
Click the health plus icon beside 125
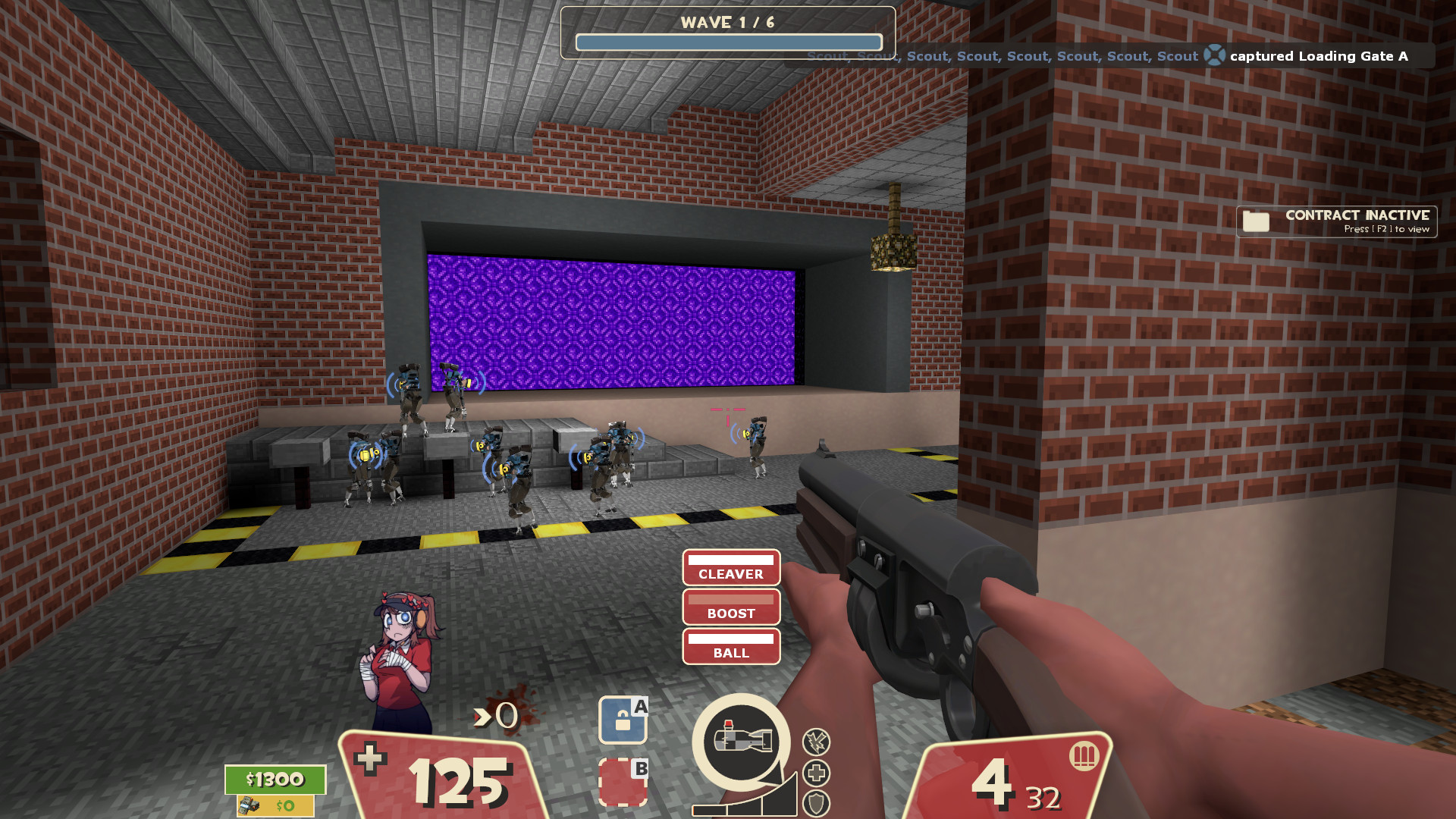pyautogui.click(x=369, y=761)
